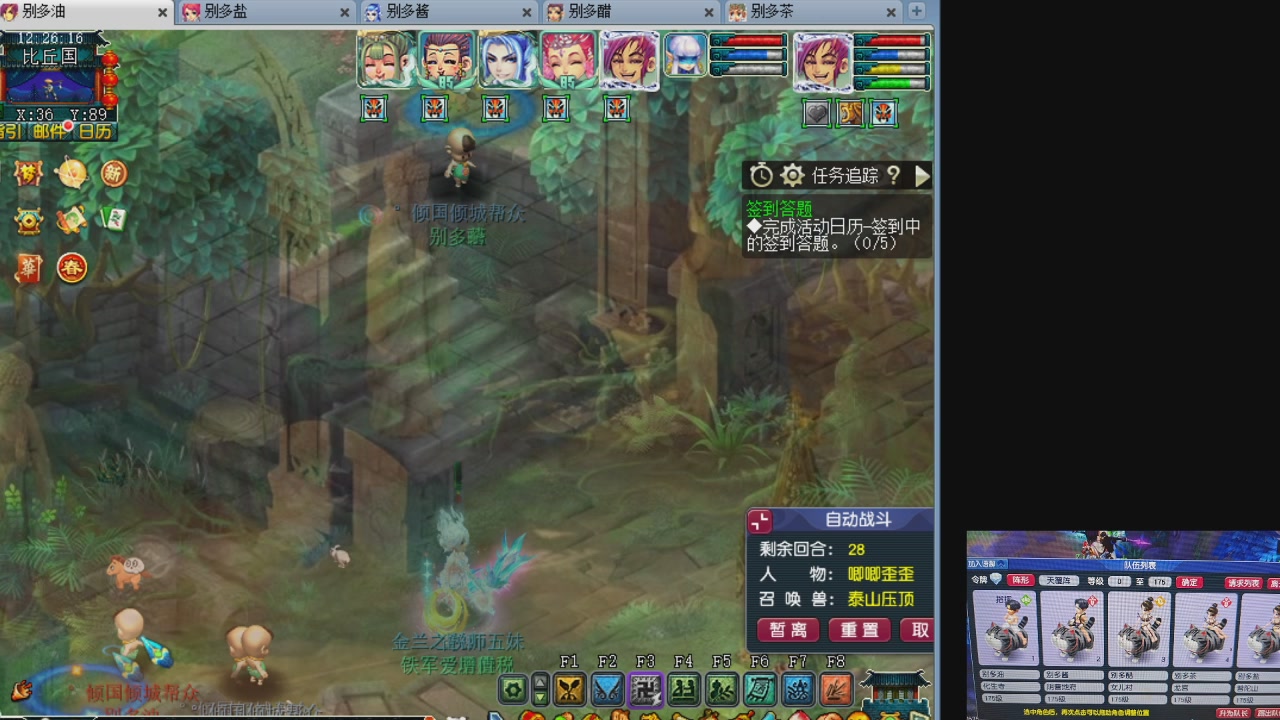Open the task tracker gear settings icon
Image resolution: width=1280 pixels, height=720 pixels.
click(x=792, y=175)
